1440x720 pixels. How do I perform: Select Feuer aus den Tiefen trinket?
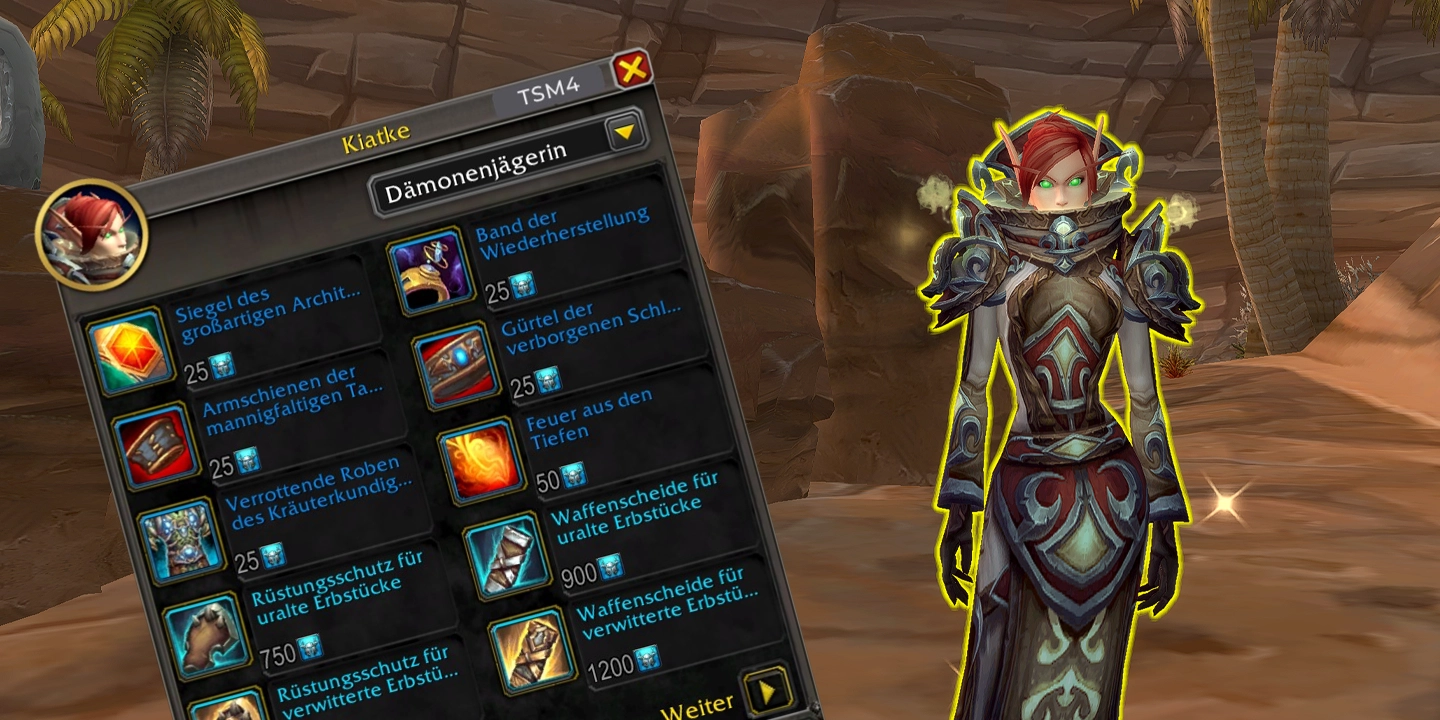(482, 461)
